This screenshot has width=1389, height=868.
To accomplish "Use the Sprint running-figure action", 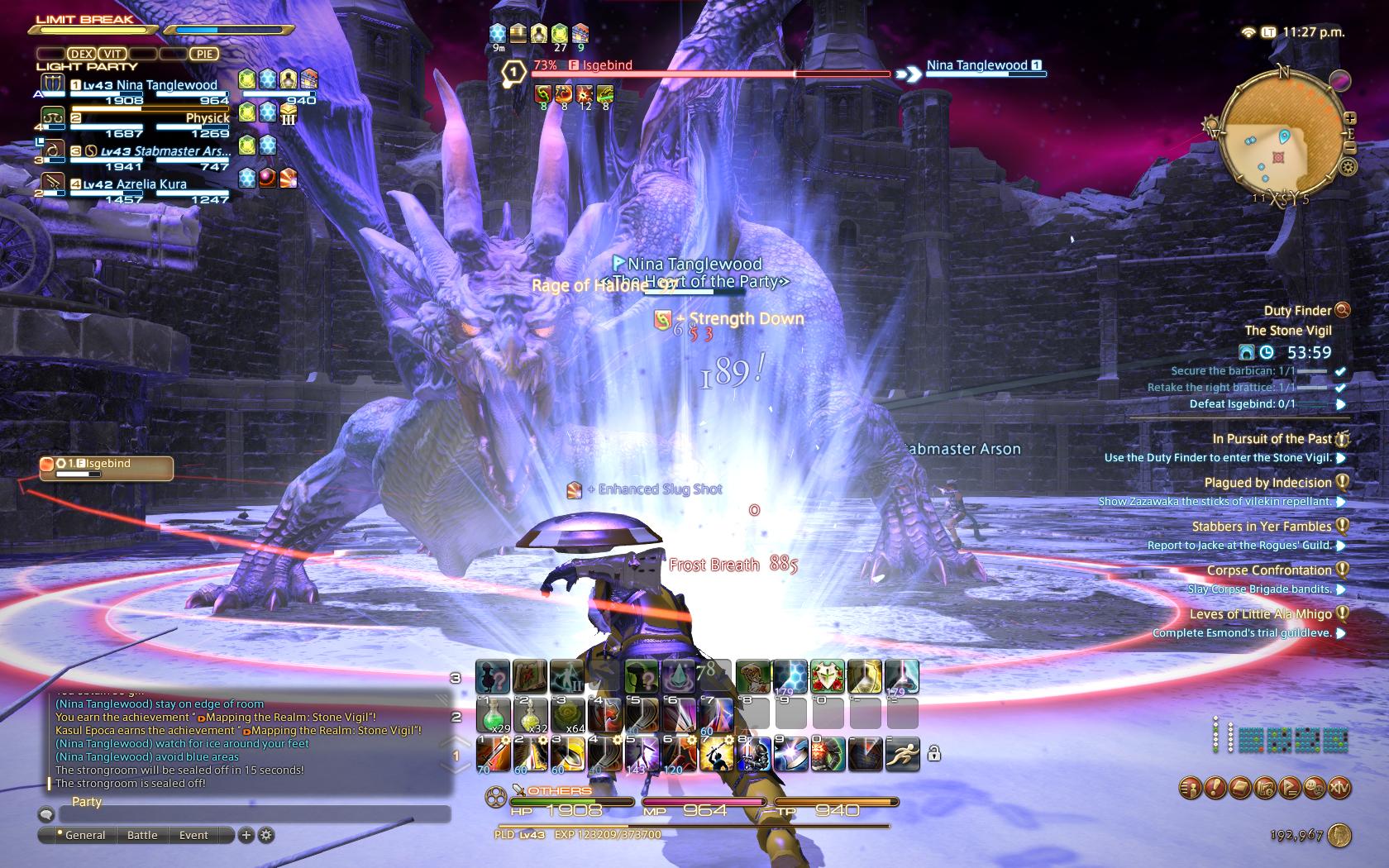I will click(902, 753).
